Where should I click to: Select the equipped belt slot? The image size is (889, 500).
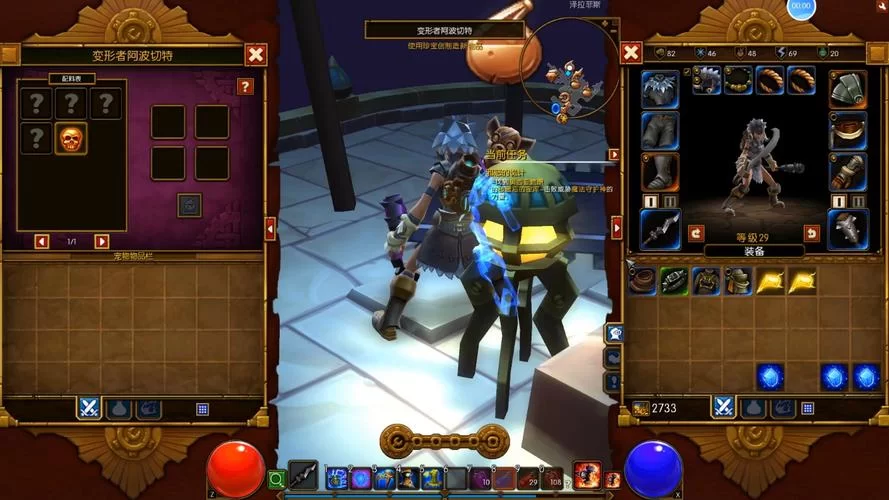(x=847, y=130)
